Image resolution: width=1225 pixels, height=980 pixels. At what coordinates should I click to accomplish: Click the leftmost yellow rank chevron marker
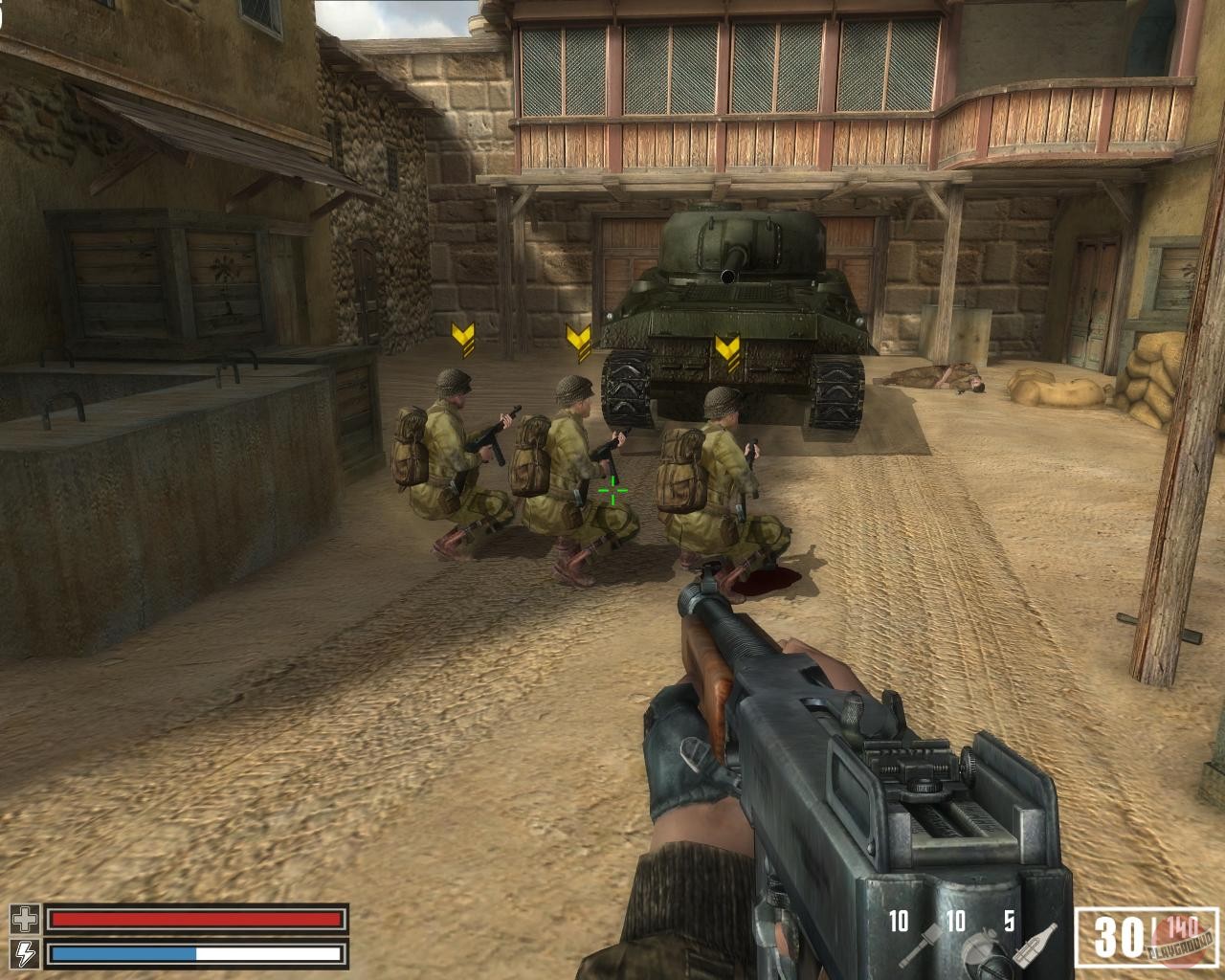pos(463,340)
